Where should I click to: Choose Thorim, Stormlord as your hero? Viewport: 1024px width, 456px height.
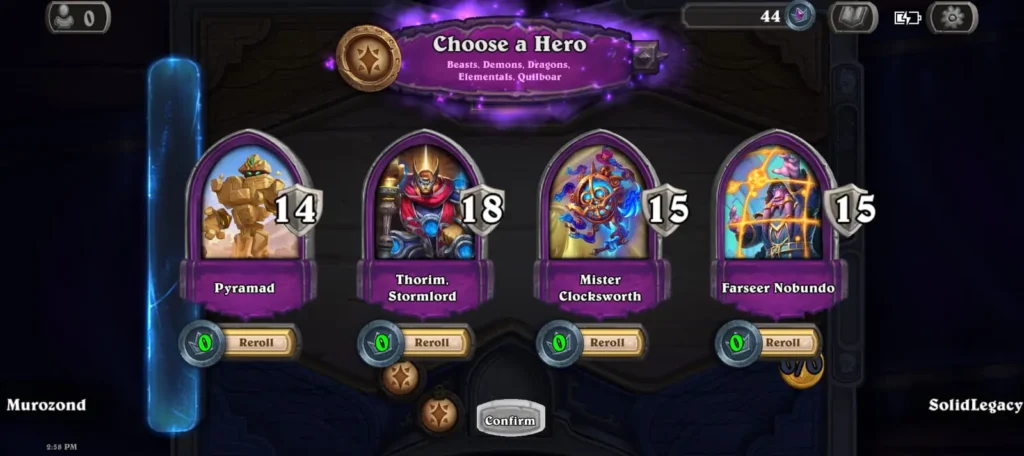click(x=421, y=203)
